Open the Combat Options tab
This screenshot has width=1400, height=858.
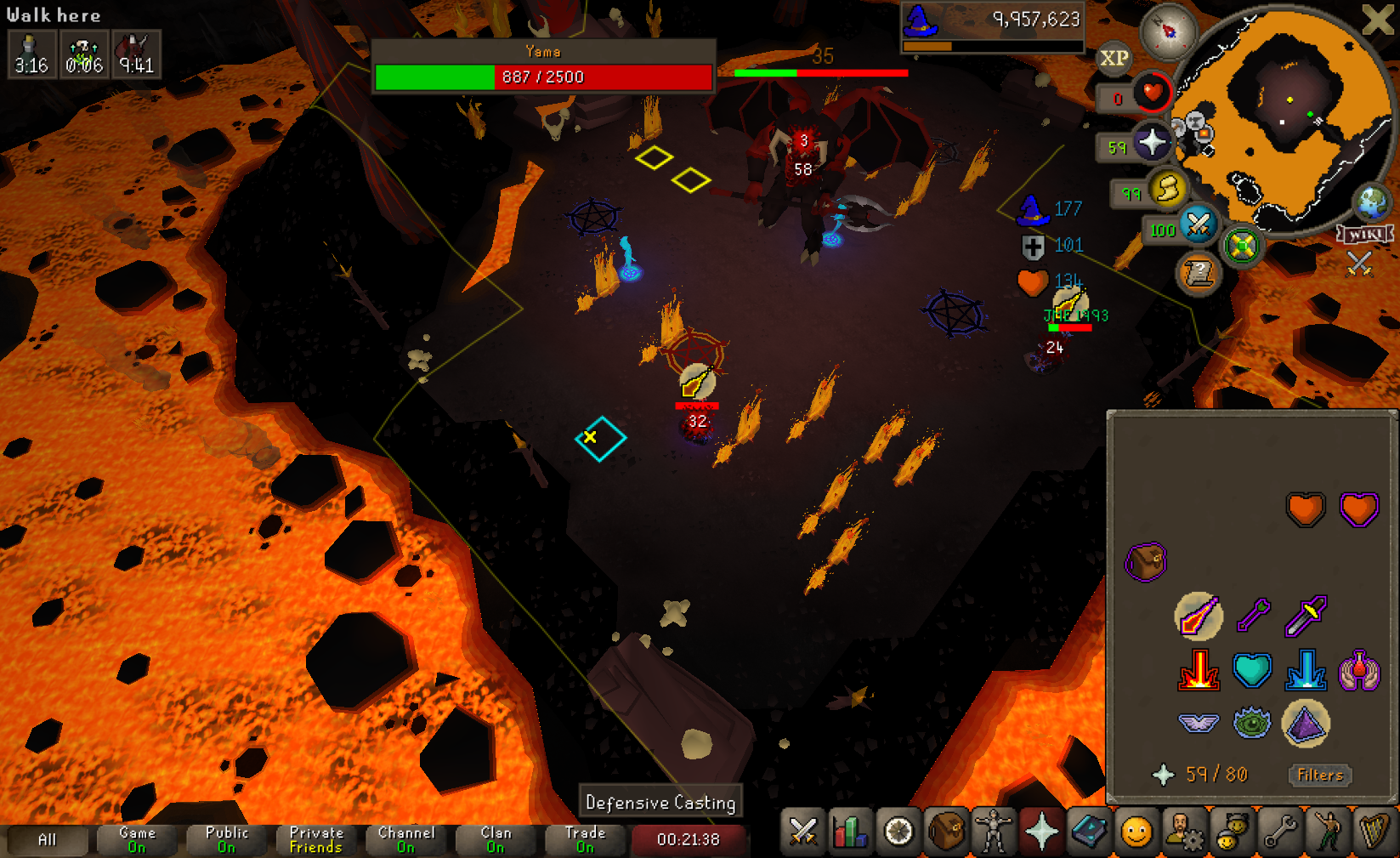[x=802, y=832]
